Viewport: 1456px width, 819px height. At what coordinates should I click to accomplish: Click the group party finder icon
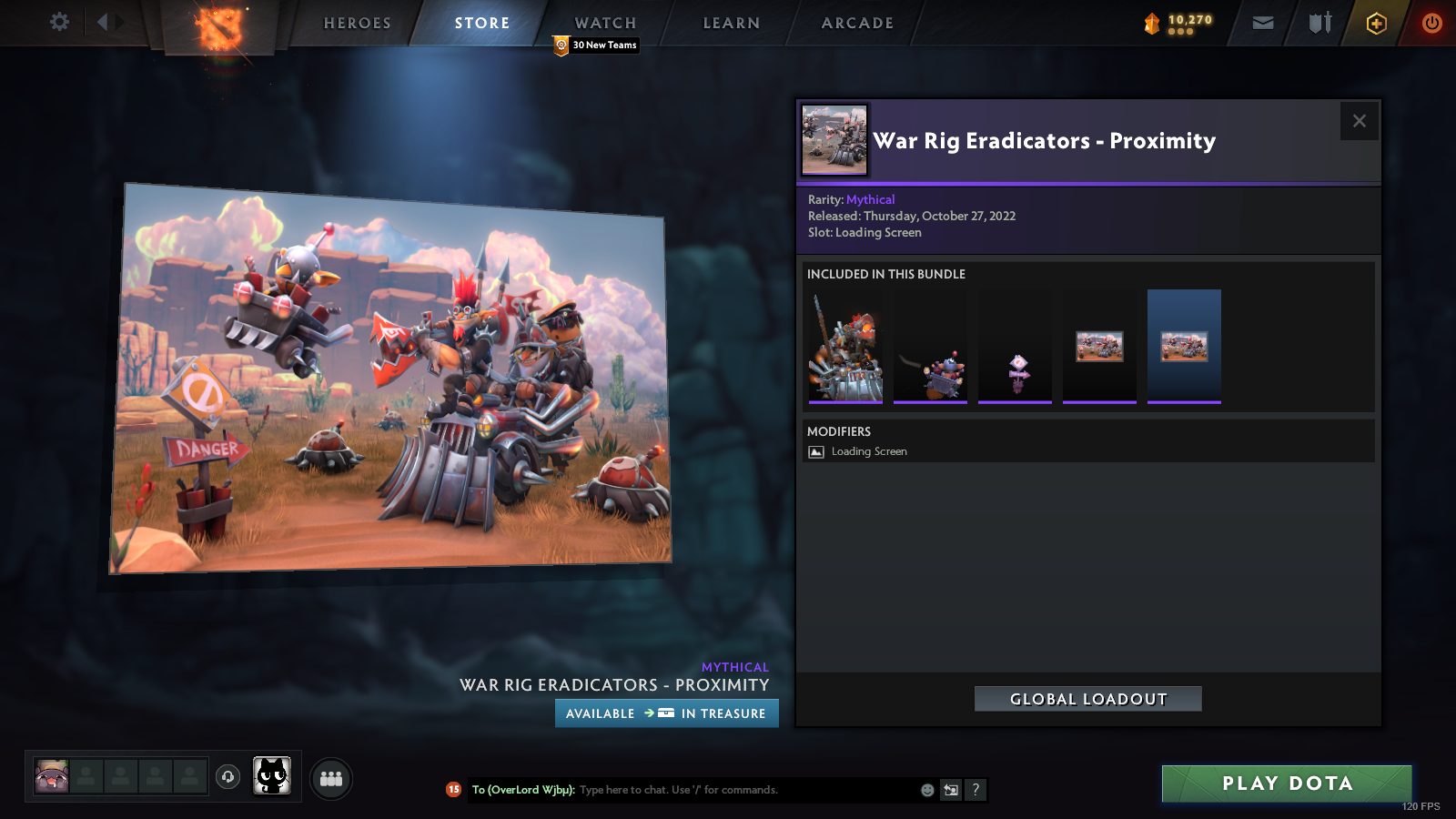332,778
